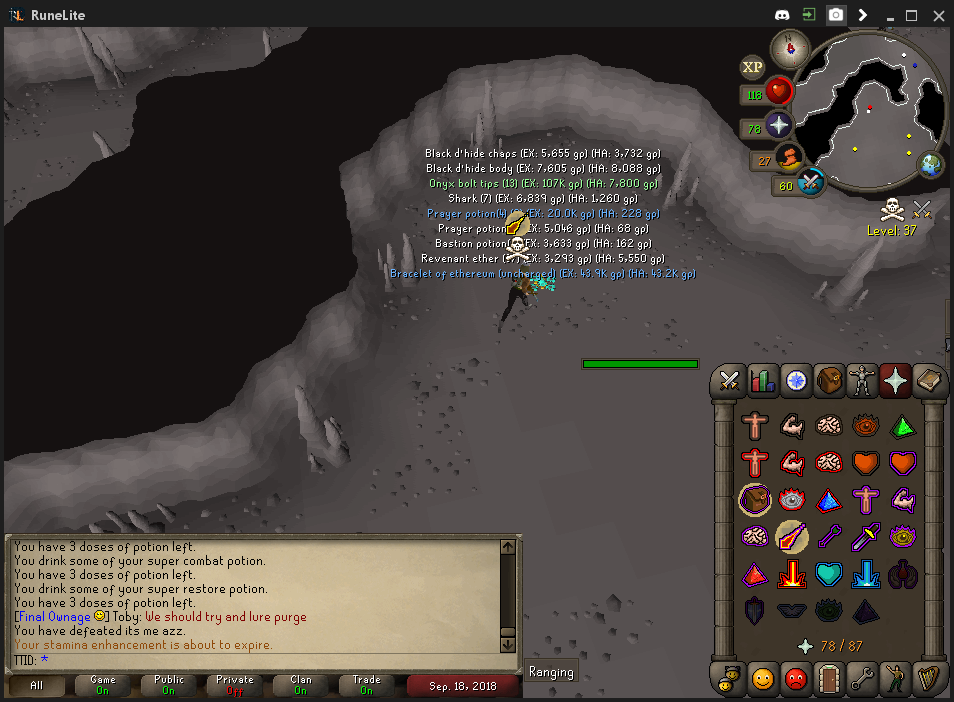
Task: Activate the Redemption heart prayer
Action: [x=830, y=574]
